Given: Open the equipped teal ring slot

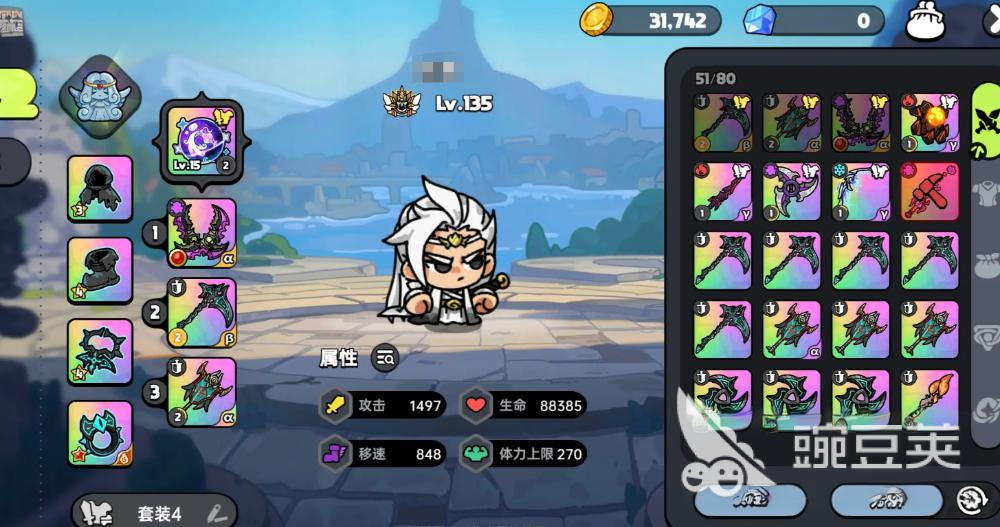Looking at the screenshot, I should tap(100, 433).
